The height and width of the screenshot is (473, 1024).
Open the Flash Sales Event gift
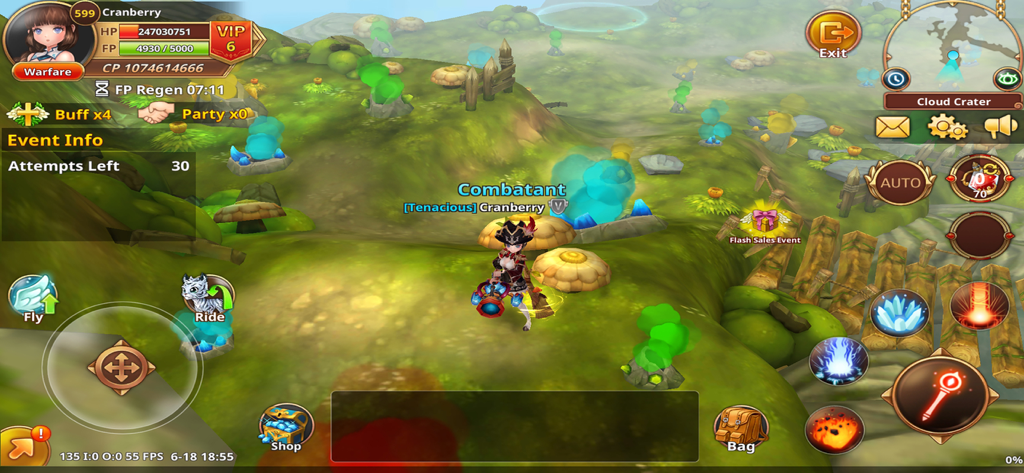coord(765,220)
